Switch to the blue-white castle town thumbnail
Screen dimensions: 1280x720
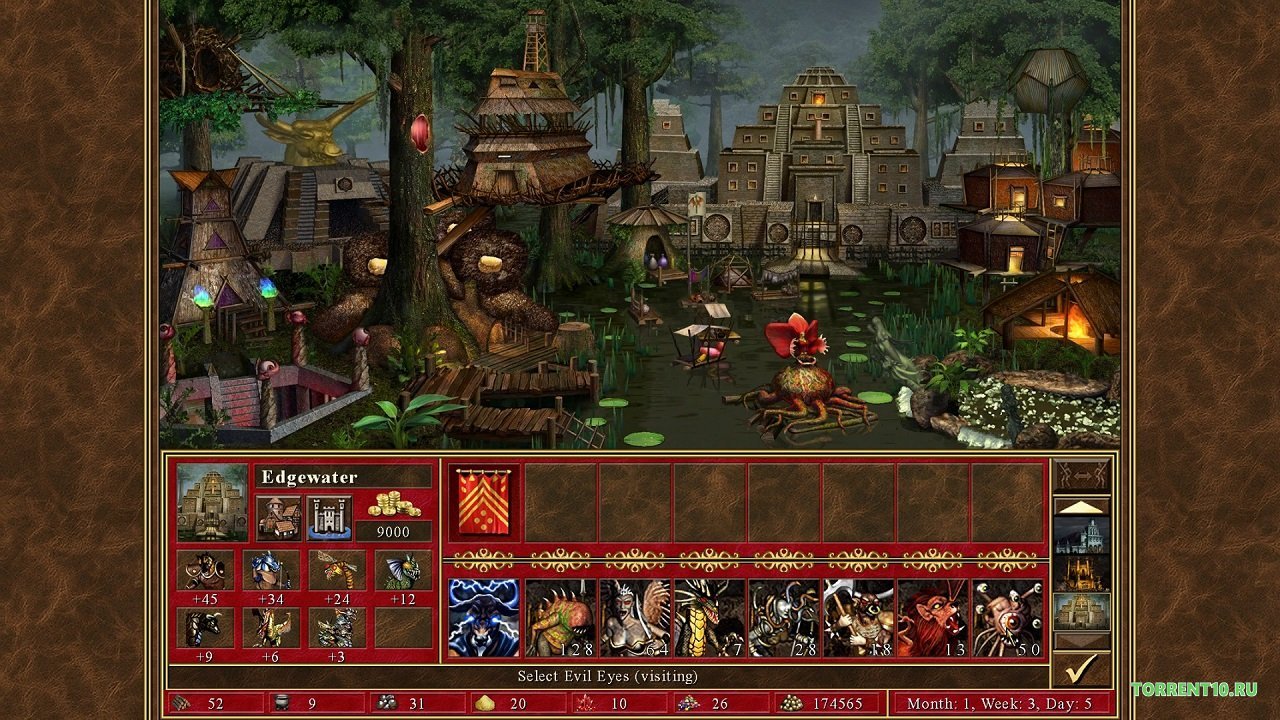pos(1082,535)
